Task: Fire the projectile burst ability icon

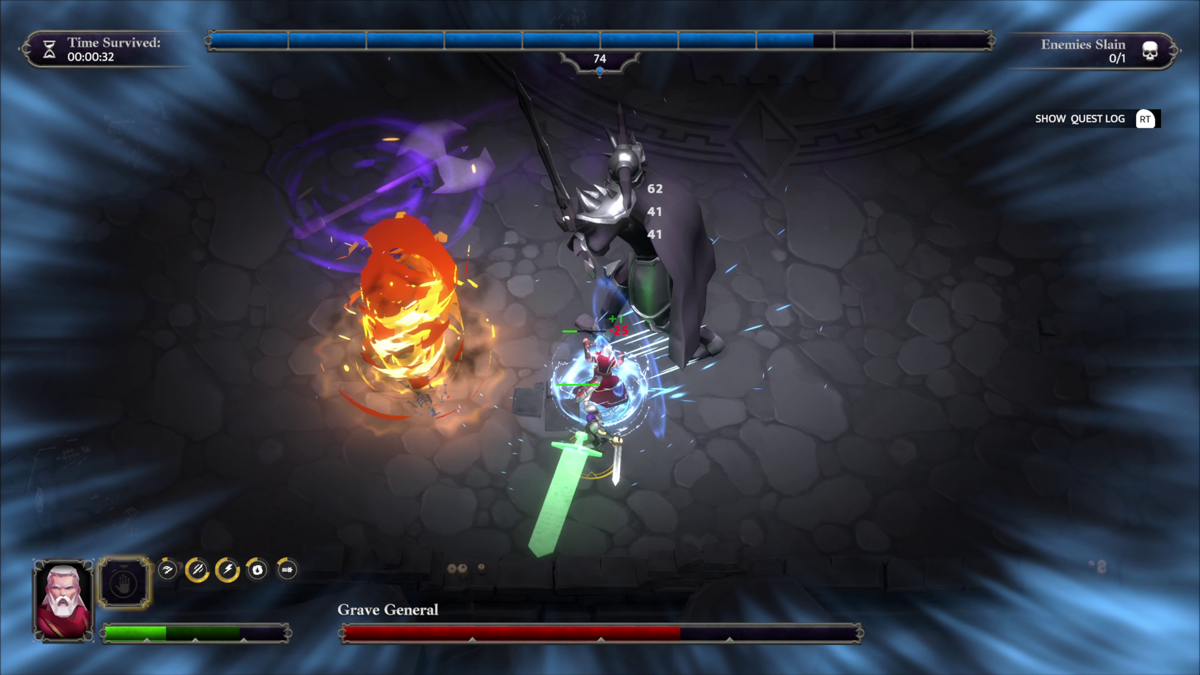Action: coord(287,570)
